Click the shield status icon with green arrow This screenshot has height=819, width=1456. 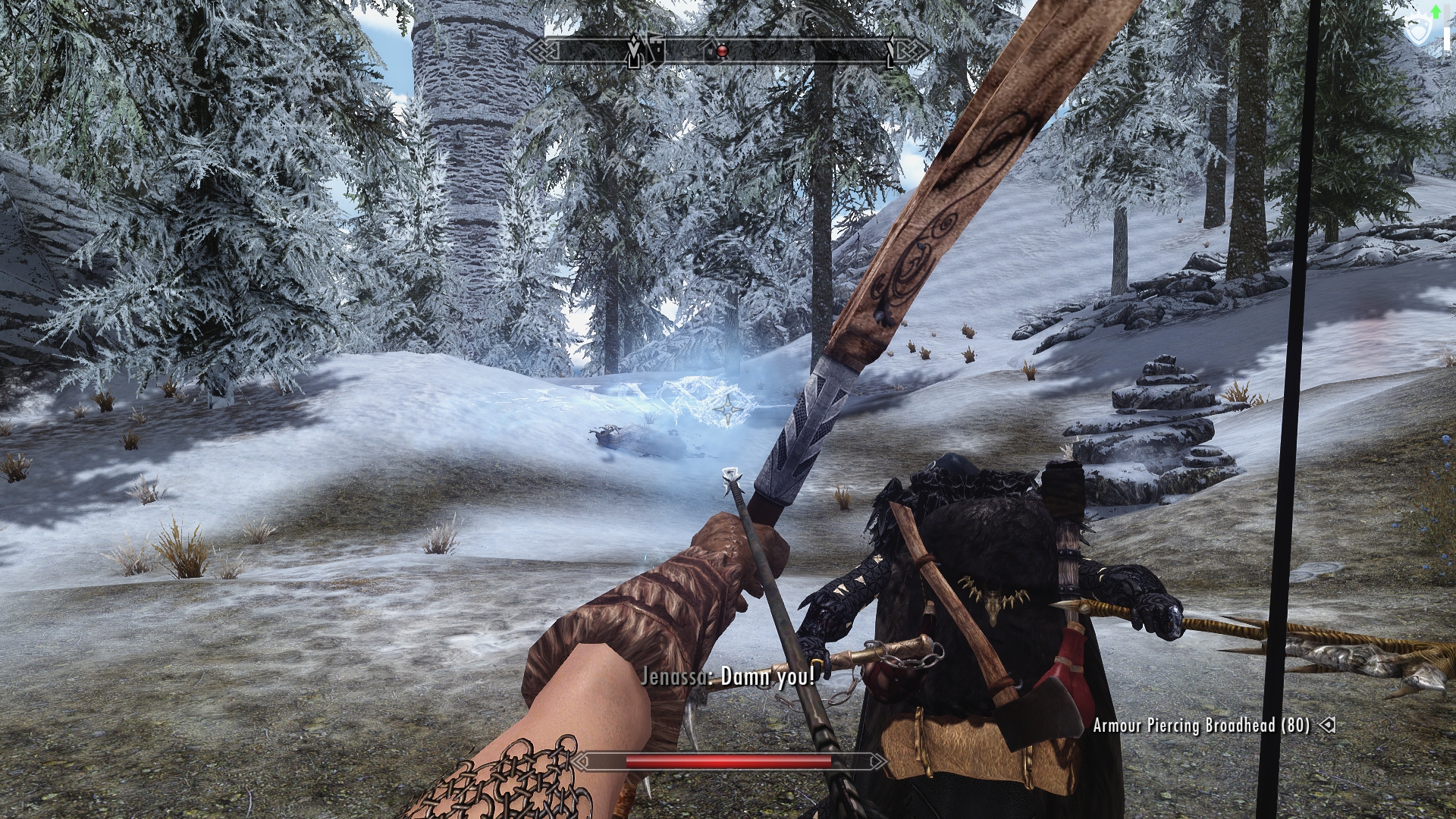pyautogui.click(x=1417, y=29)
